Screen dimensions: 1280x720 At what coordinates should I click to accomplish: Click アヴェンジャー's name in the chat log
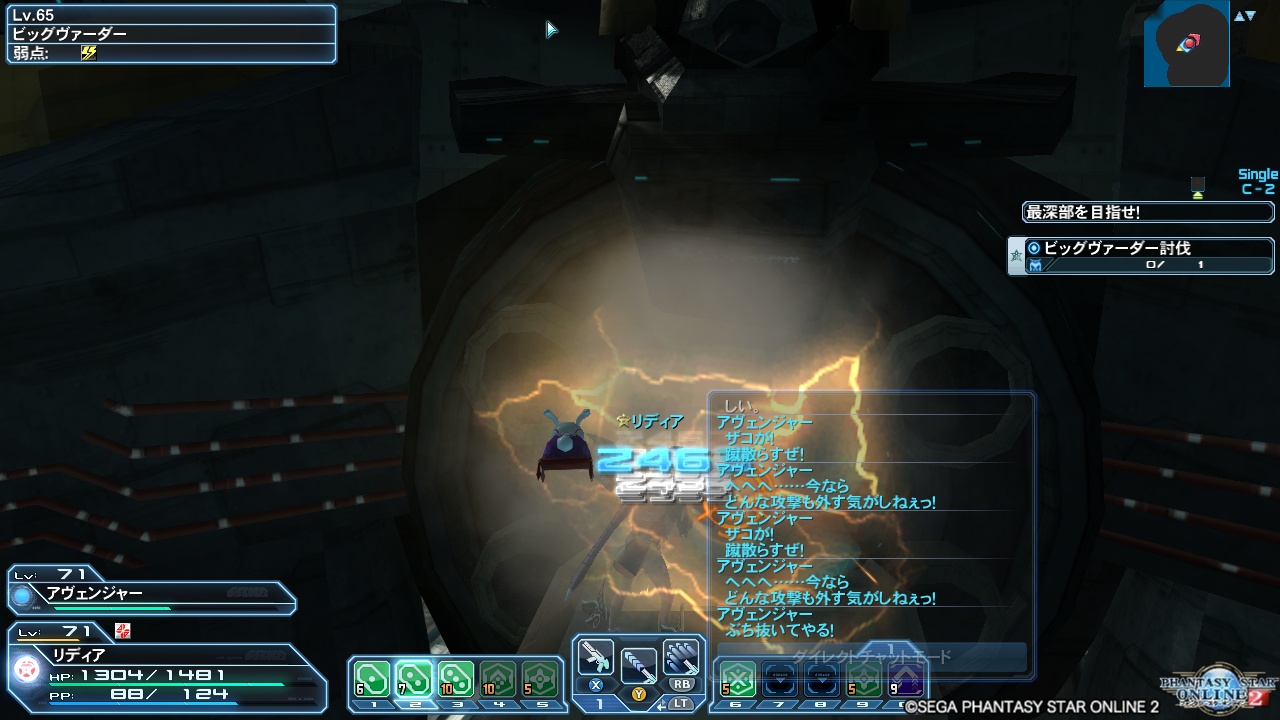pyautogui.click(x=765, y=422)
